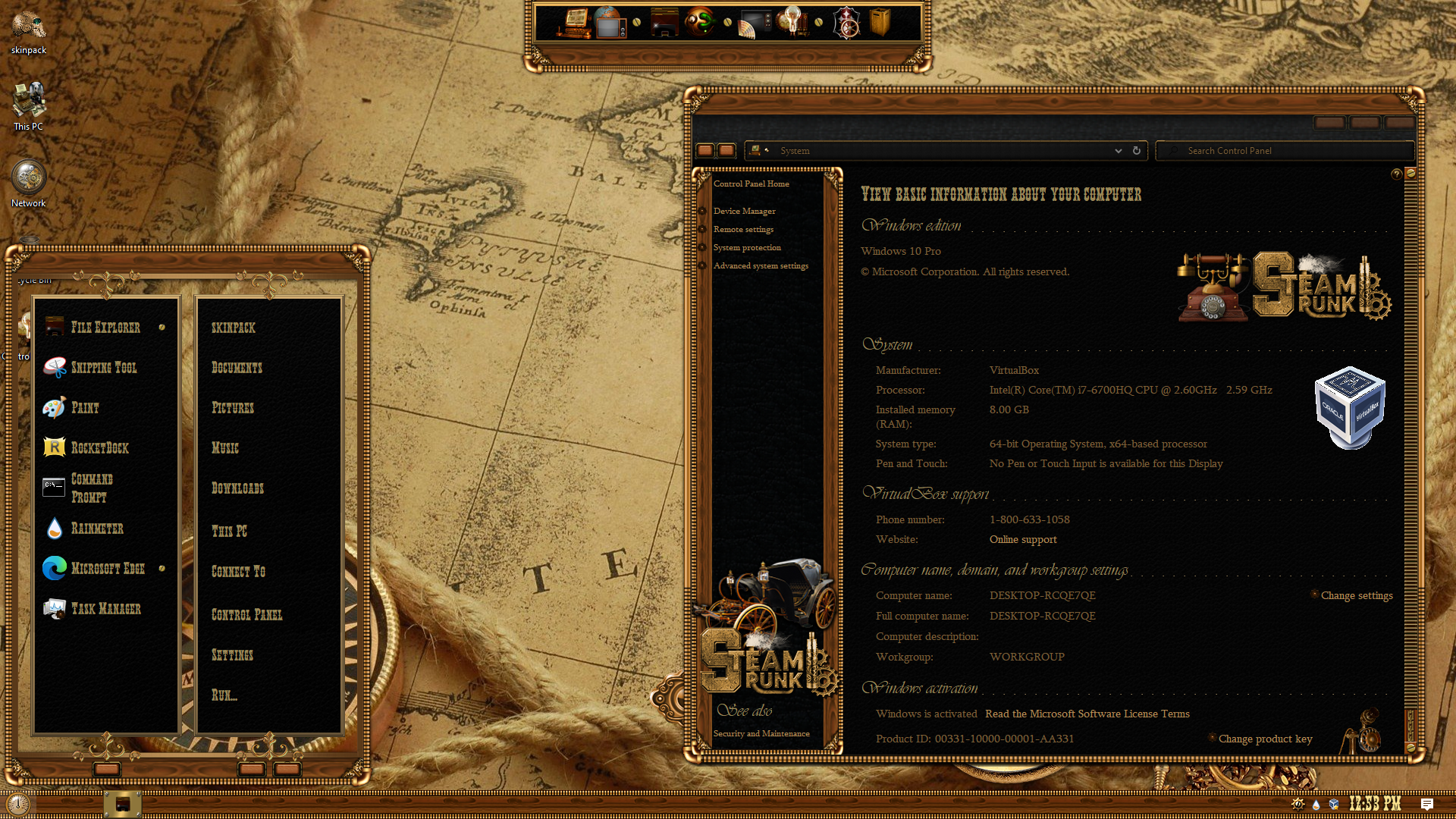
Task: Go to Downloads in the start menu
Action: tap(237, 488)
